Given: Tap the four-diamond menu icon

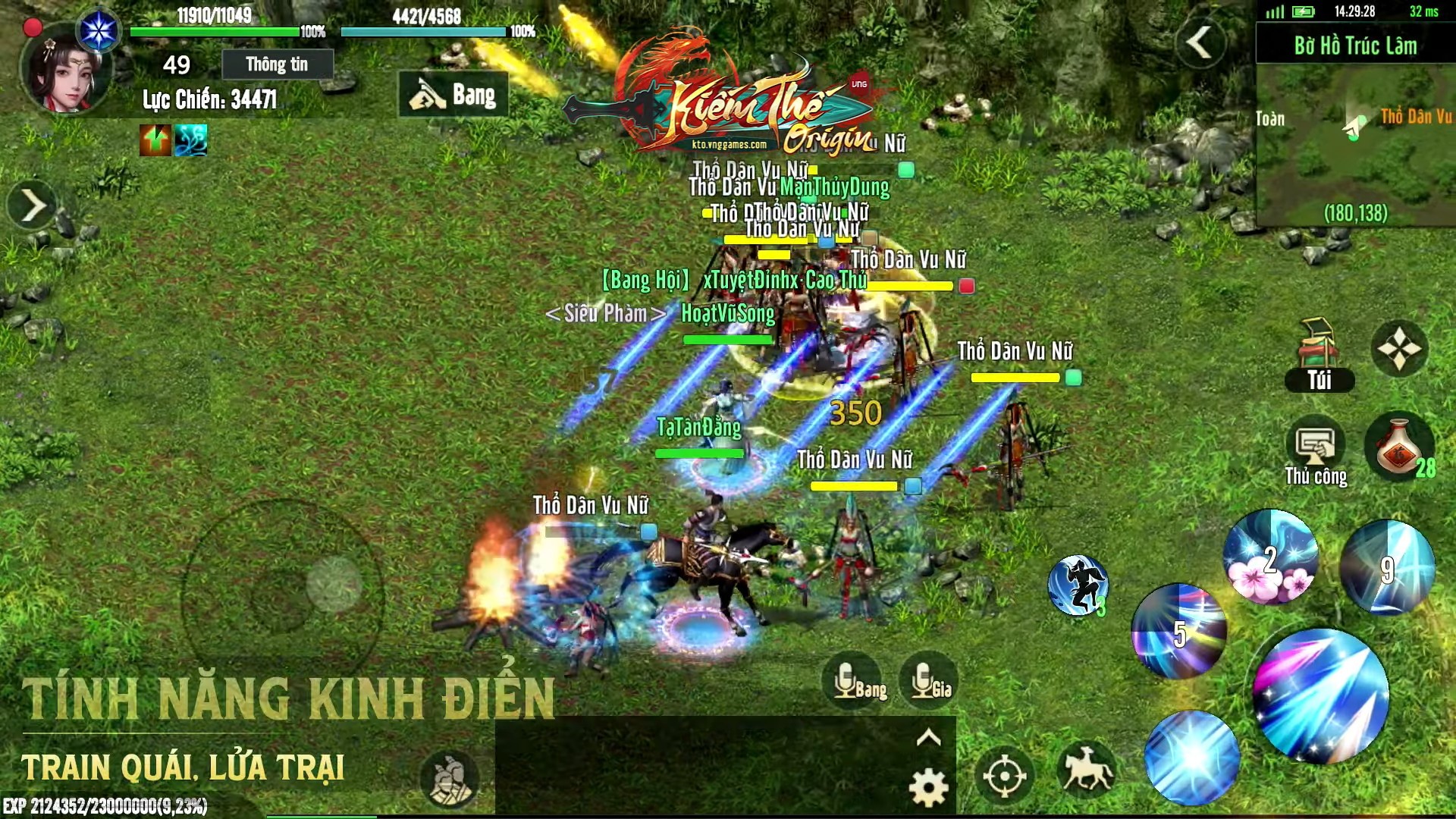Looking at the screenshot, I should click(x=1399, y=349).
